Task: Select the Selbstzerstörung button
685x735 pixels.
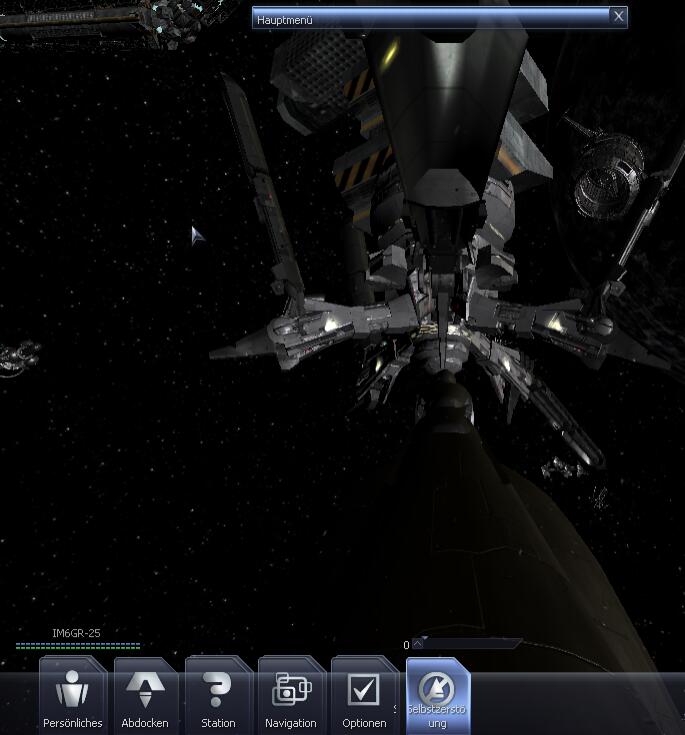Action: pos(437,695)
